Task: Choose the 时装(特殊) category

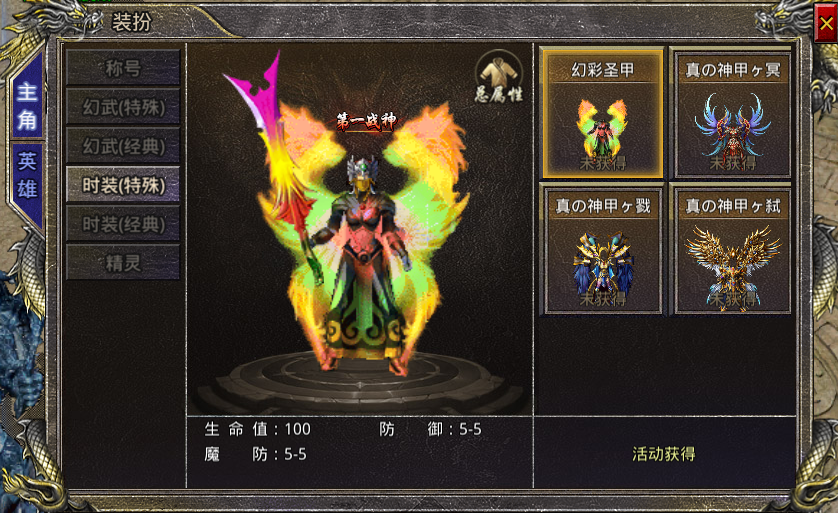Action: point(123,184)
